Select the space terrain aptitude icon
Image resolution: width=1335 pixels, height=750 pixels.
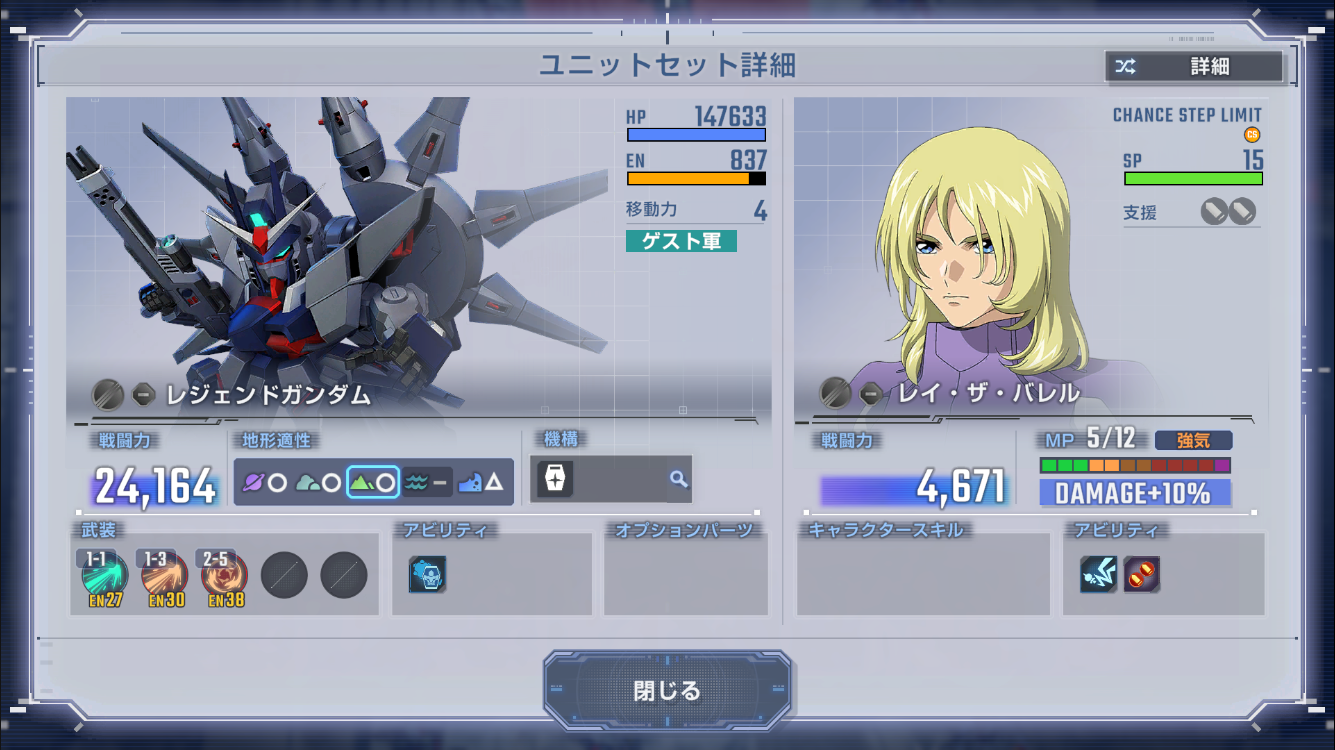coord(265,483)
